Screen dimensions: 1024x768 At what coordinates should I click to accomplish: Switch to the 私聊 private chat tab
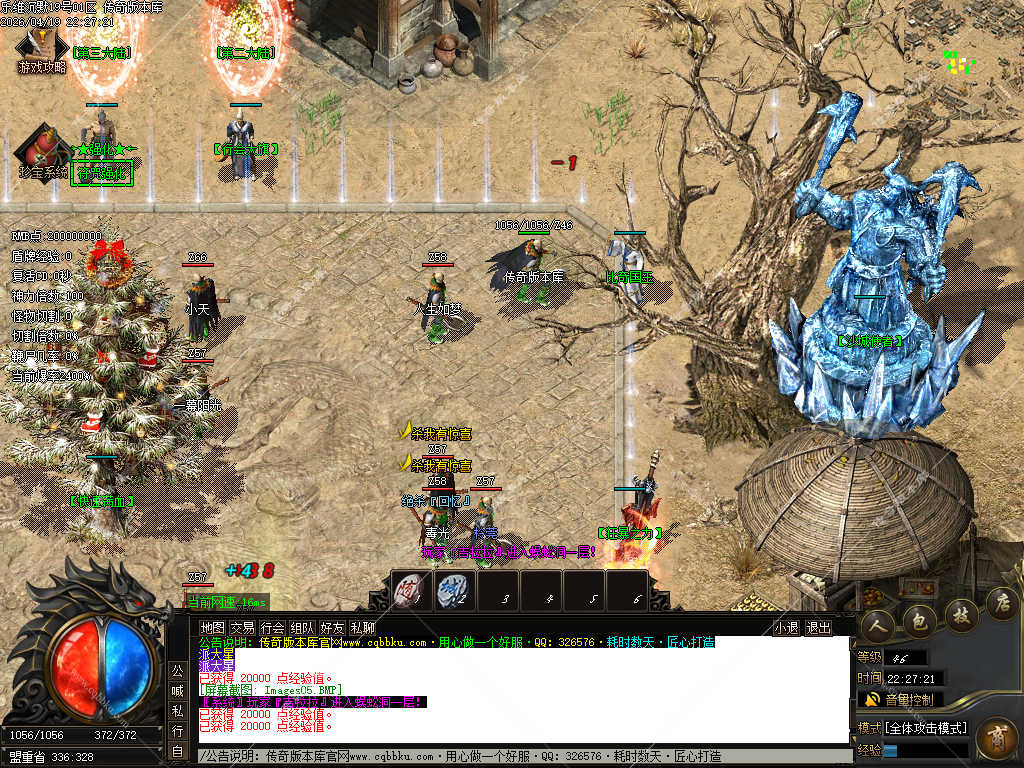point(362,628)
